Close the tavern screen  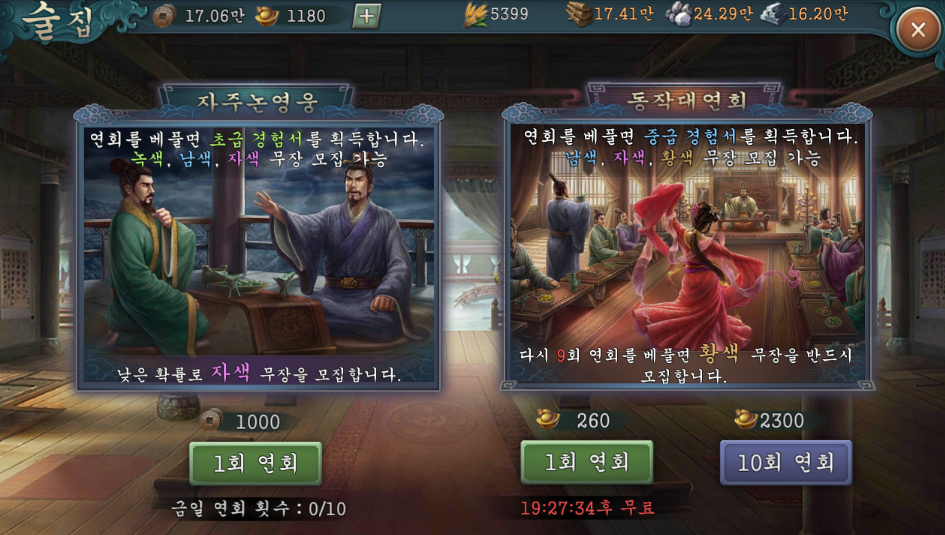click(917, 31)
